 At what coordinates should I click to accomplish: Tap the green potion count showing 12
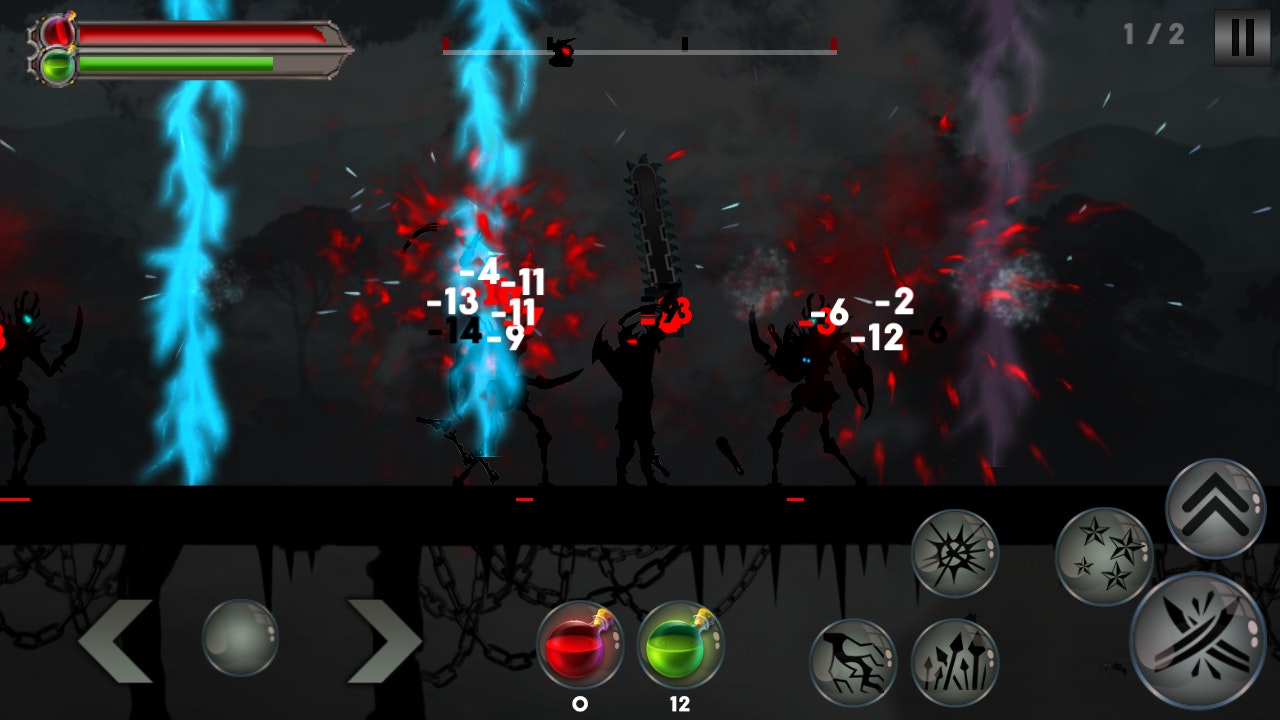click(678, 704)
